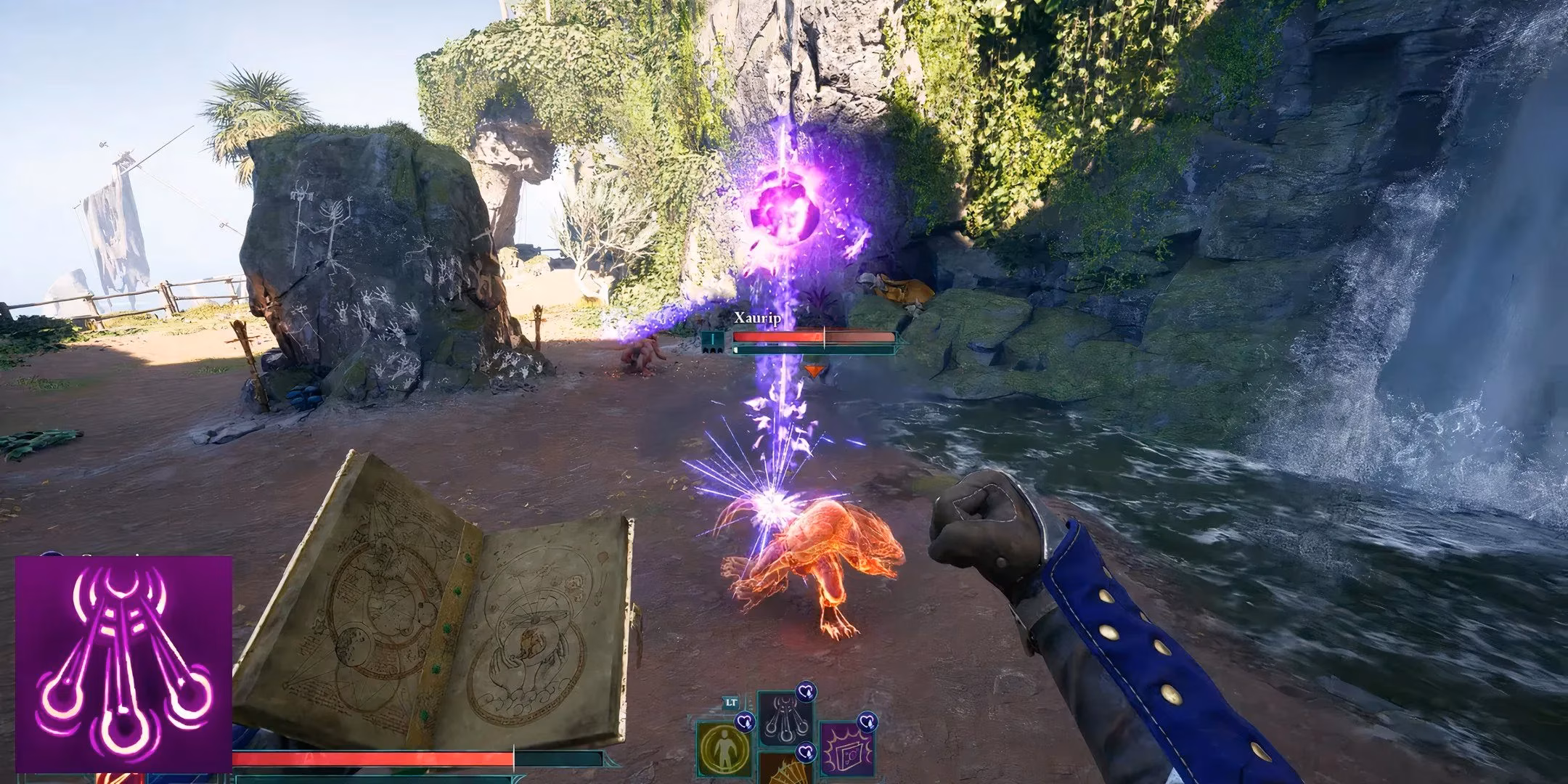
Task: Click the orange arrow marker under Xaurip's bars
Action: (x=814, y=370)
